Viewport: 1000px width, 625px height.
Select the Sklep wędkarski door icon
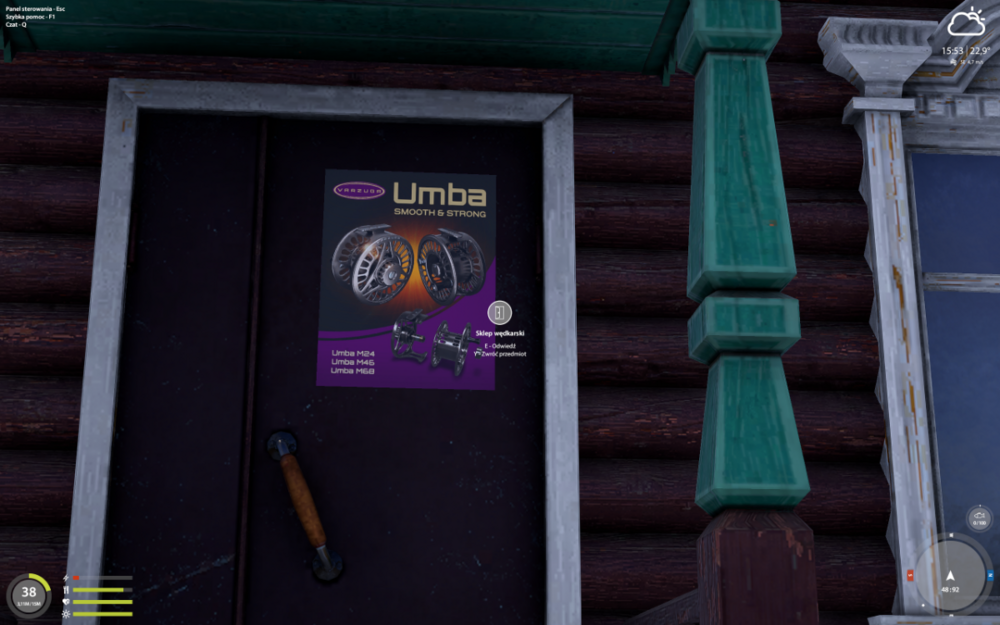(x=500, y=312)
